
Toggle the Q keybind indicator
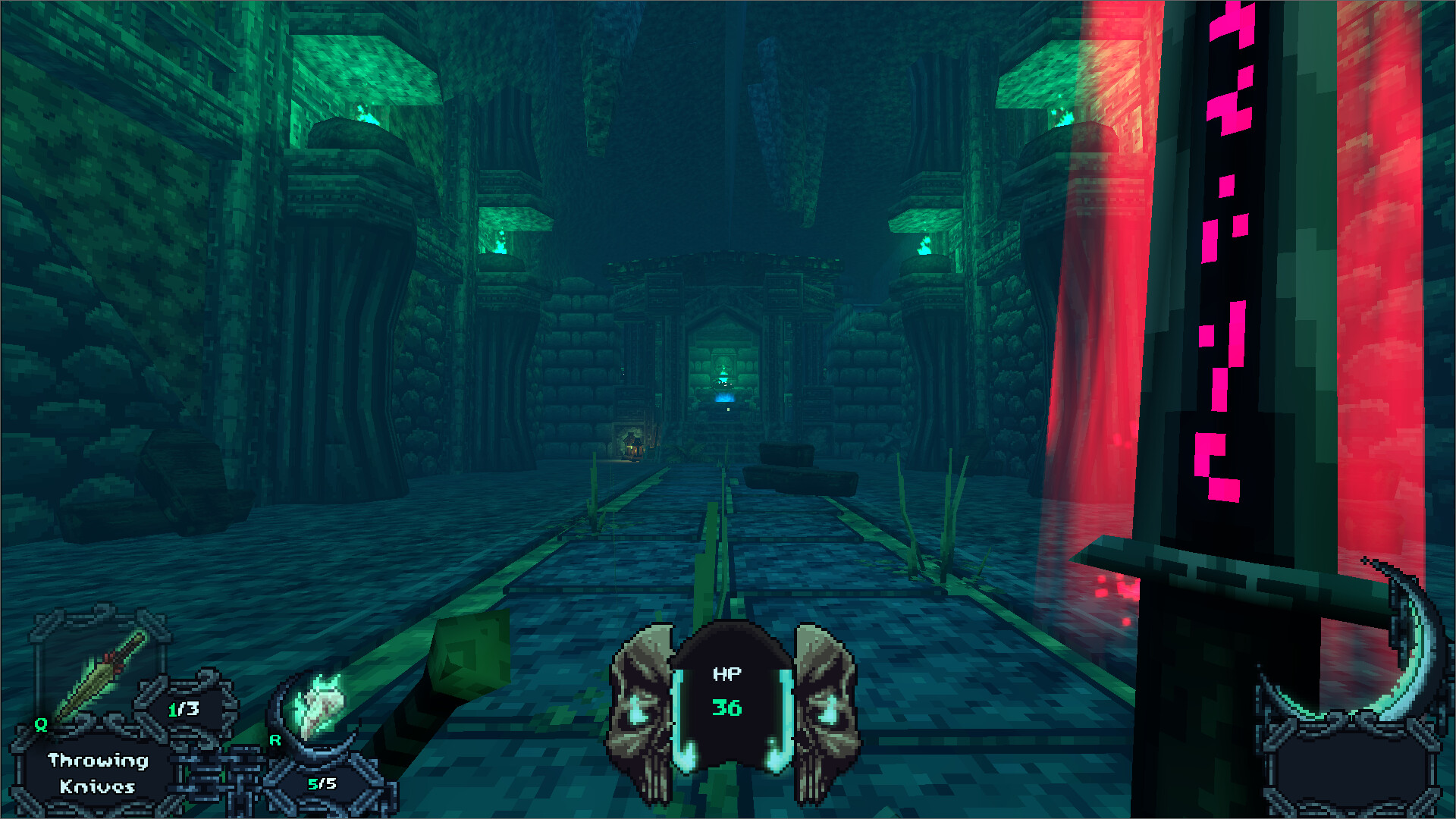[x=40, y=724]
